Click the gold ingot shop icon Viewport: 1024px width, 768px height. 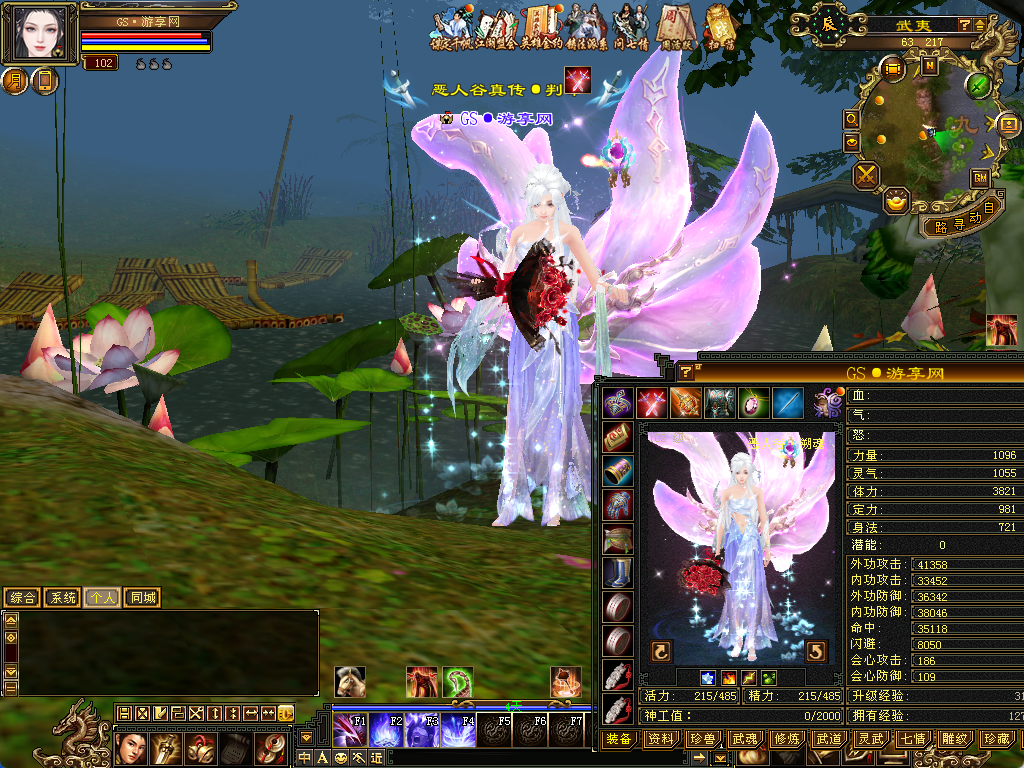pos(897,200)
